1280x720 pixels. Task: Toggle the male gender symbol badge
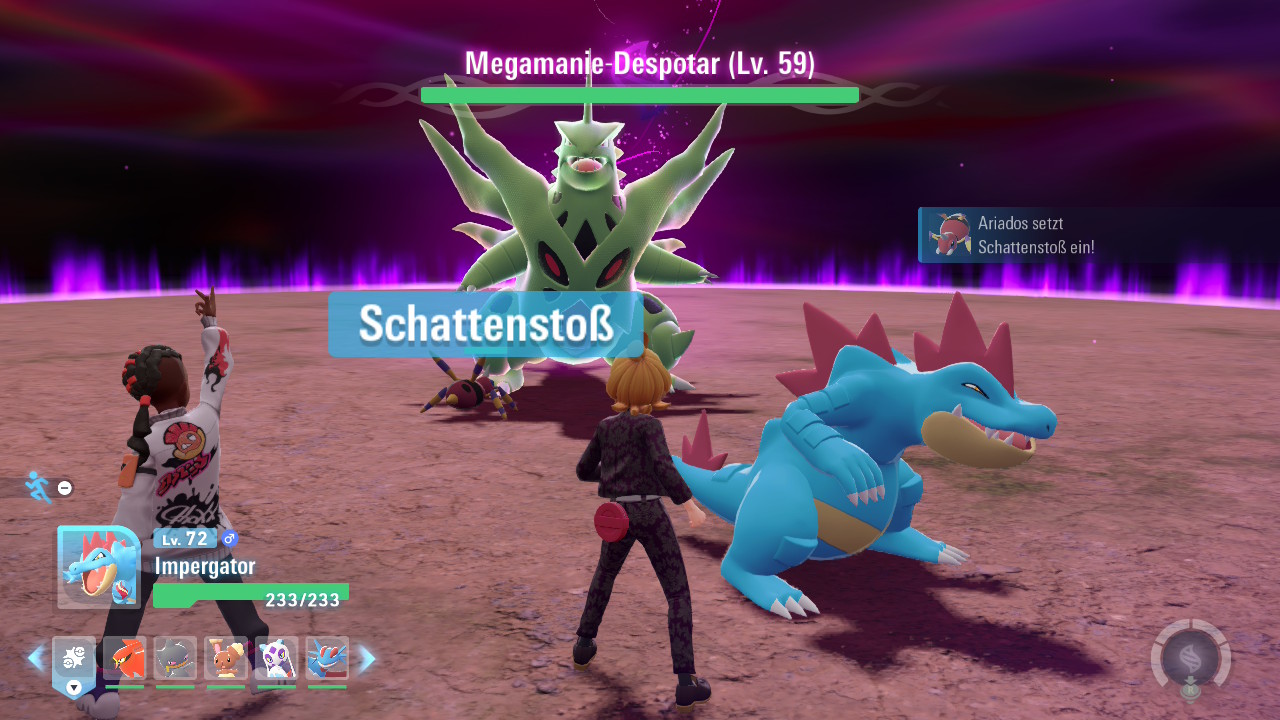(x=229, y=539)
